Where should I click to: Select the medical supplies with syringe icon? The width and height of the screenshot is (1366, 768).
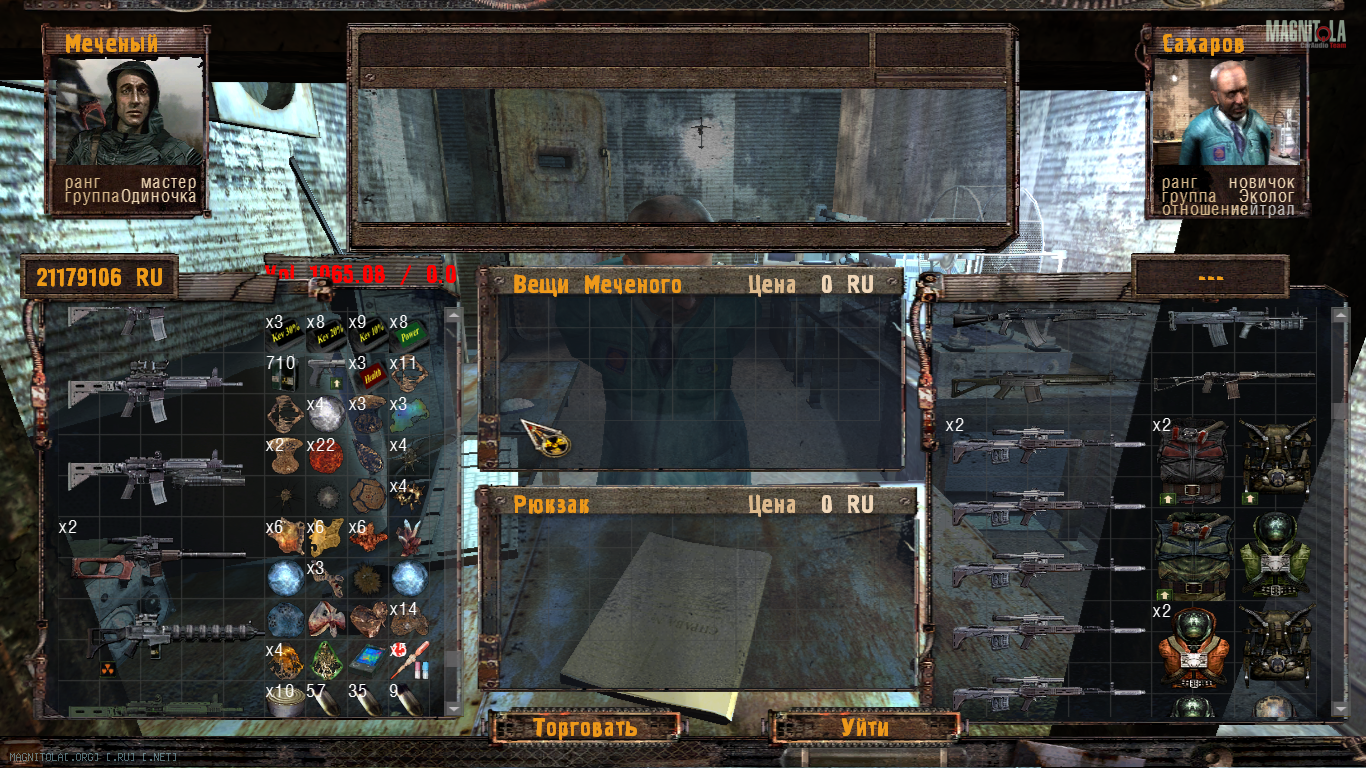408,658
